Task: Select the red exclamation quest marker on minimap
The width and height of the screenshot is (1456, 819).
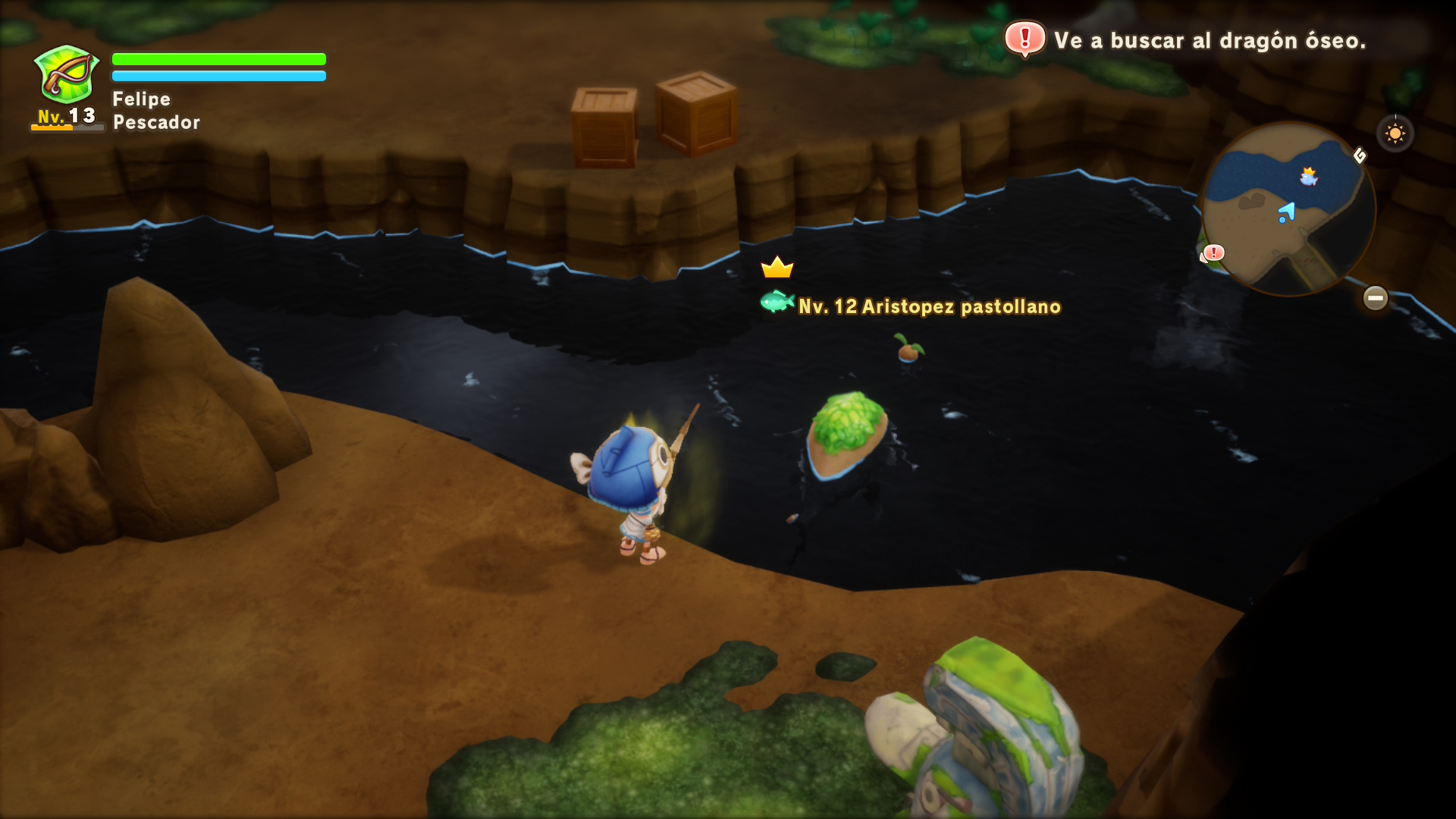Action: click(1213, 253)
